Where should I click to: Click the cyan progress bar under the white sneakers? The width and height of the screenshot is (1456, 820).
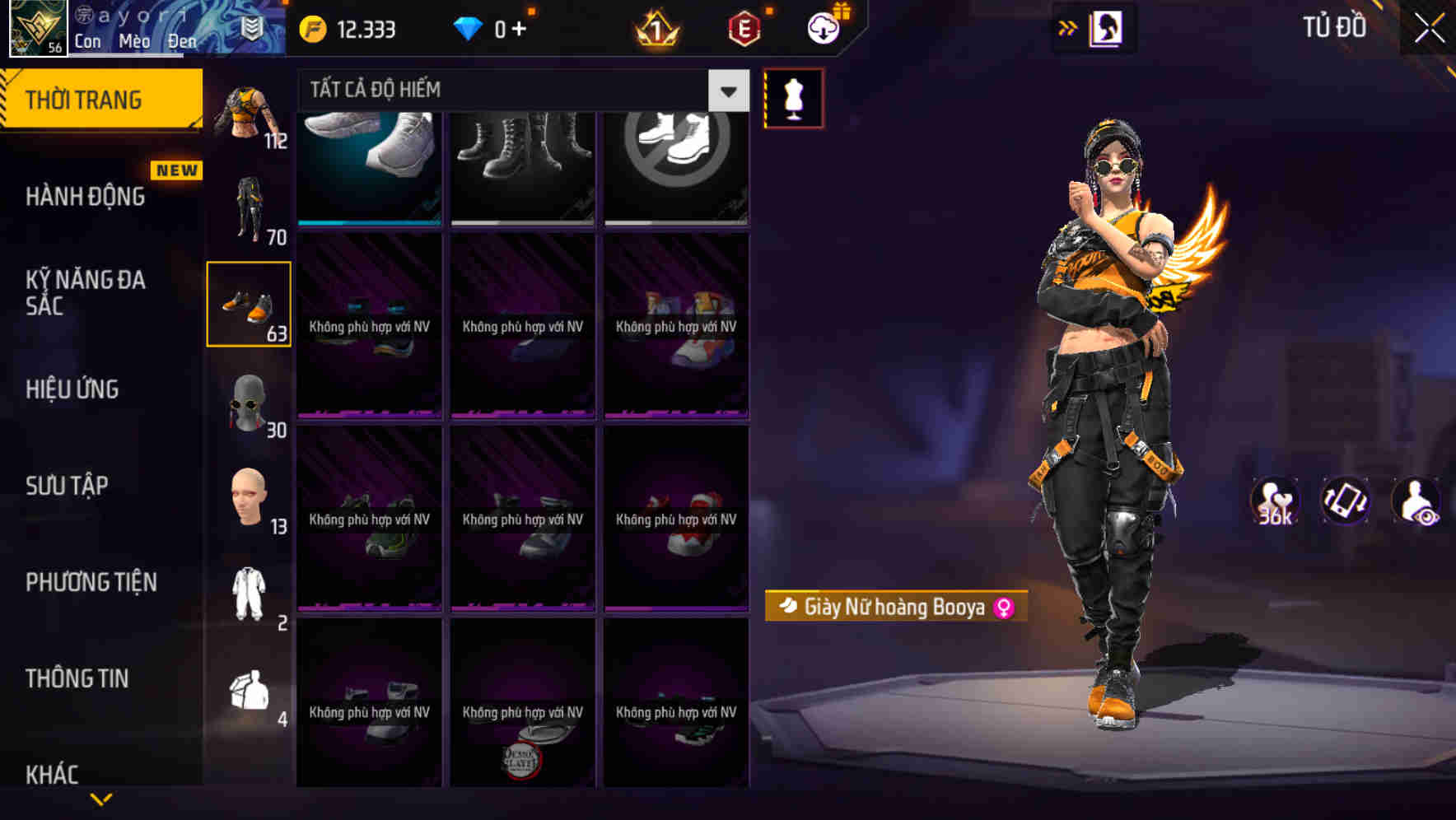(x=368, y=221)
